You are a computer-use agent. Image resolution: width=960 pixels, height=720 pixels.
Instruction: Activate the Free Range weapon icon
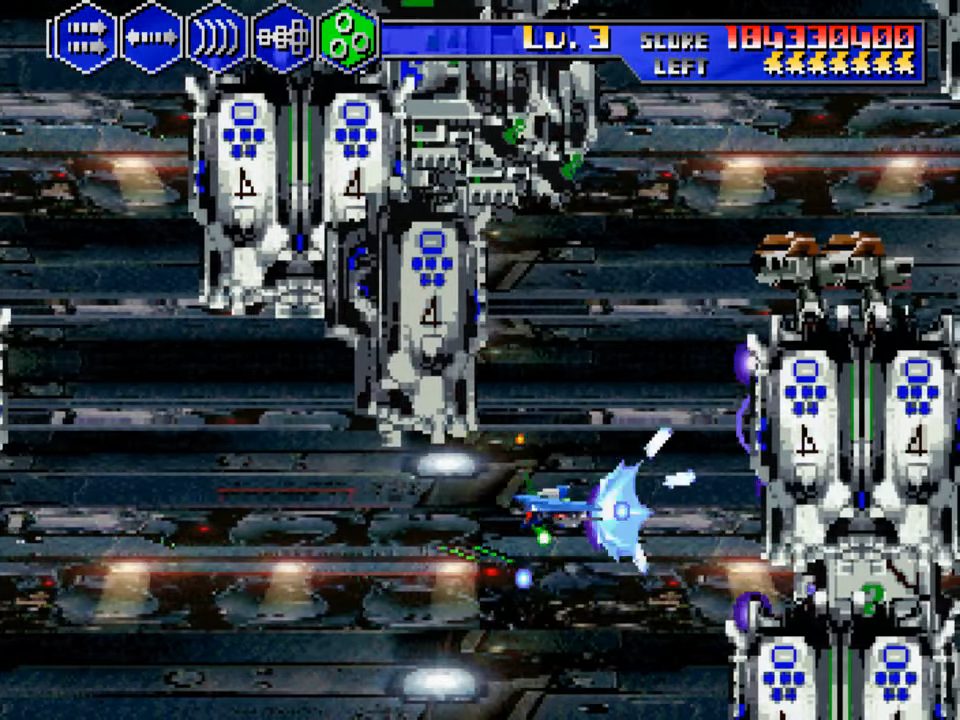pos(282,38)
